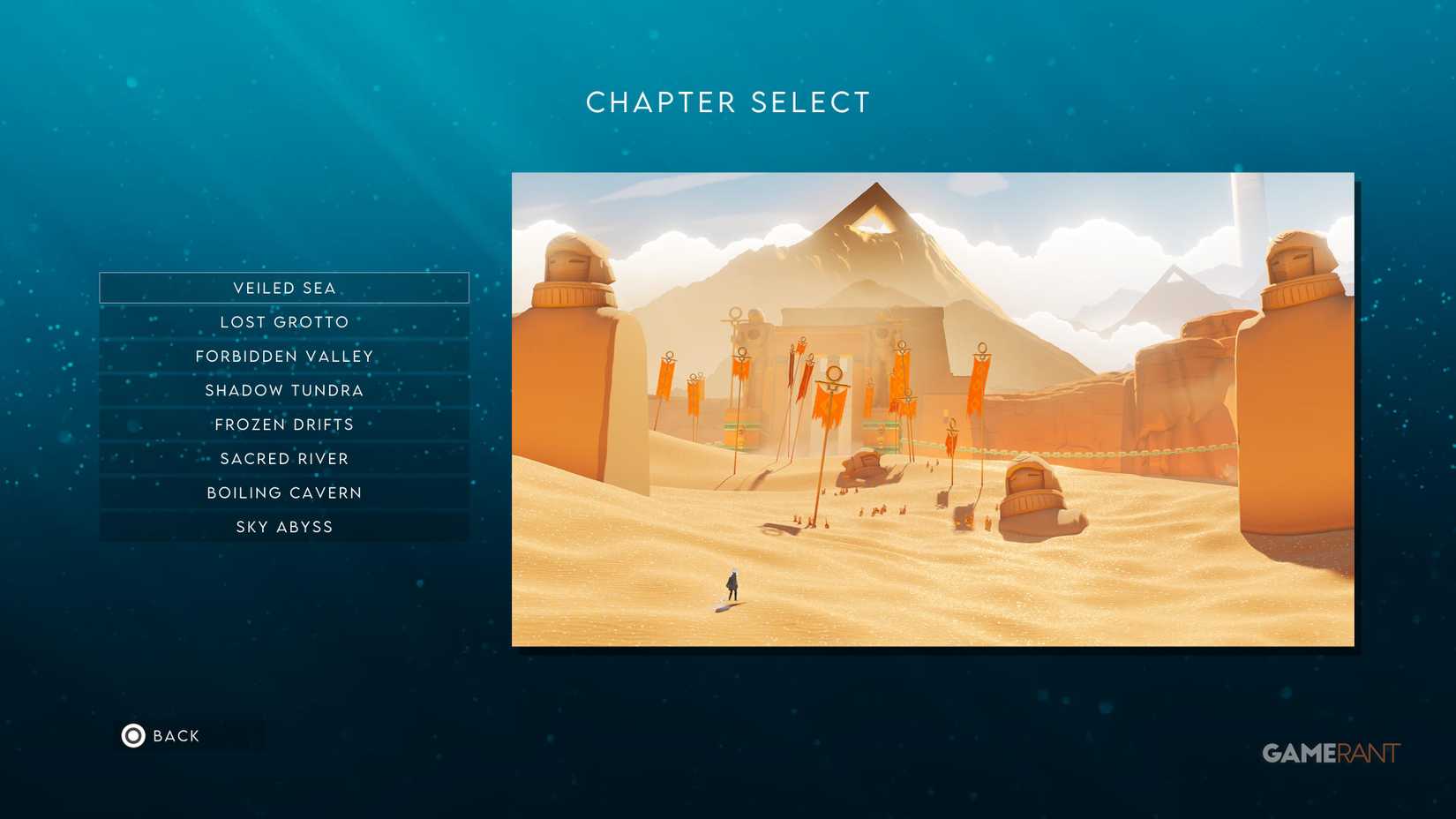The width and height of the screenshot is (1456, 819).
Task: Start the Boiling Cavern chapter
Action: click(x=284, y=492)
